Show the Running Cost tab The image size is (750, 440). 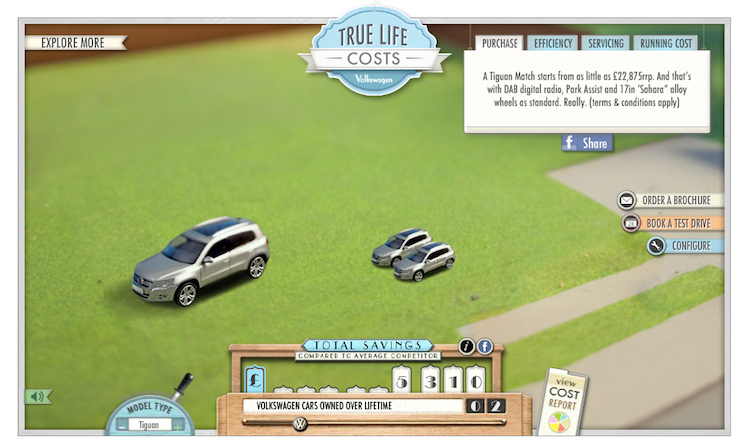point(666,43)
